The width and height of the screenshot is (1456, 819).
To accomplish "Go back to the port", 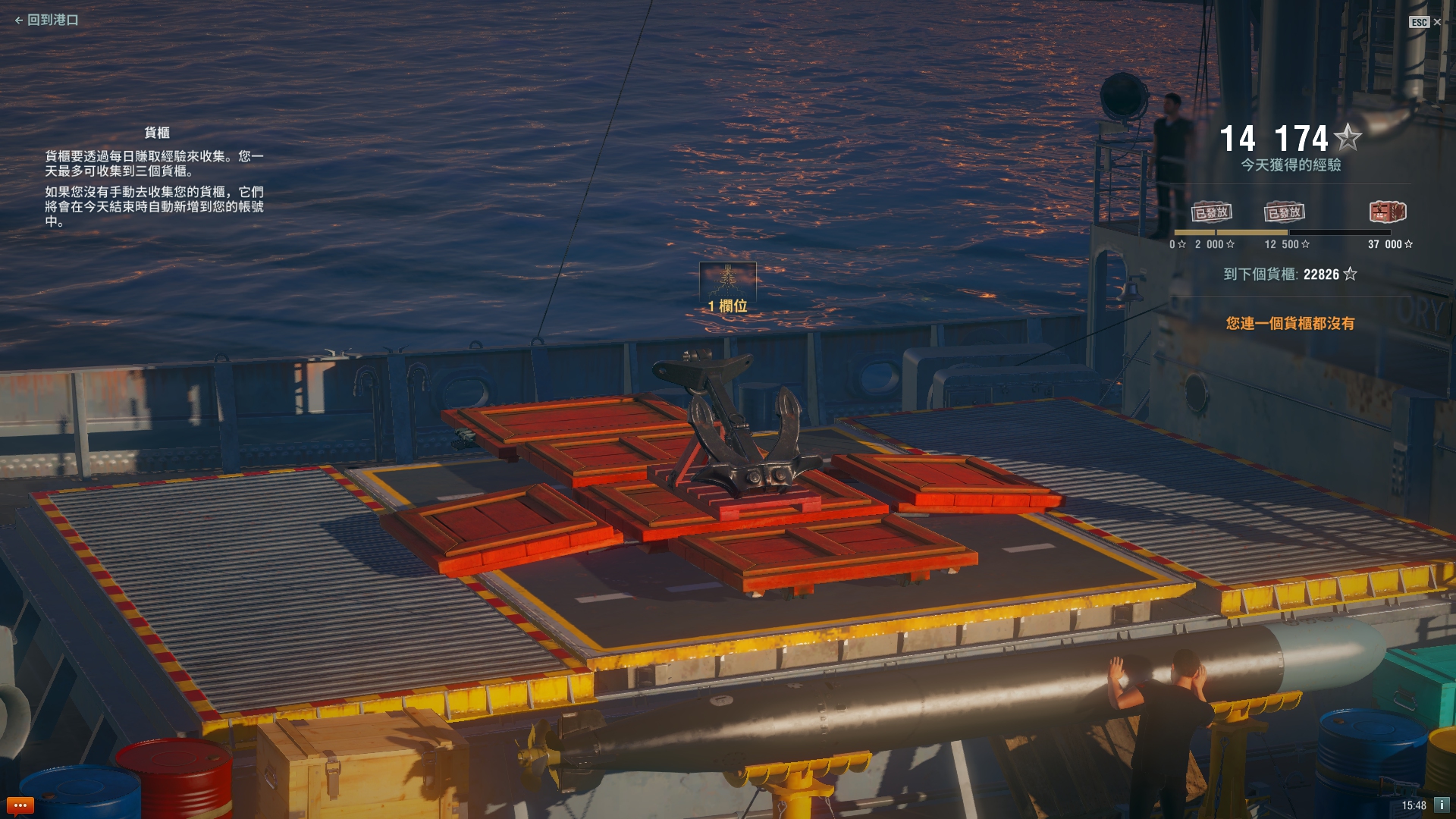I will [46, 20].
